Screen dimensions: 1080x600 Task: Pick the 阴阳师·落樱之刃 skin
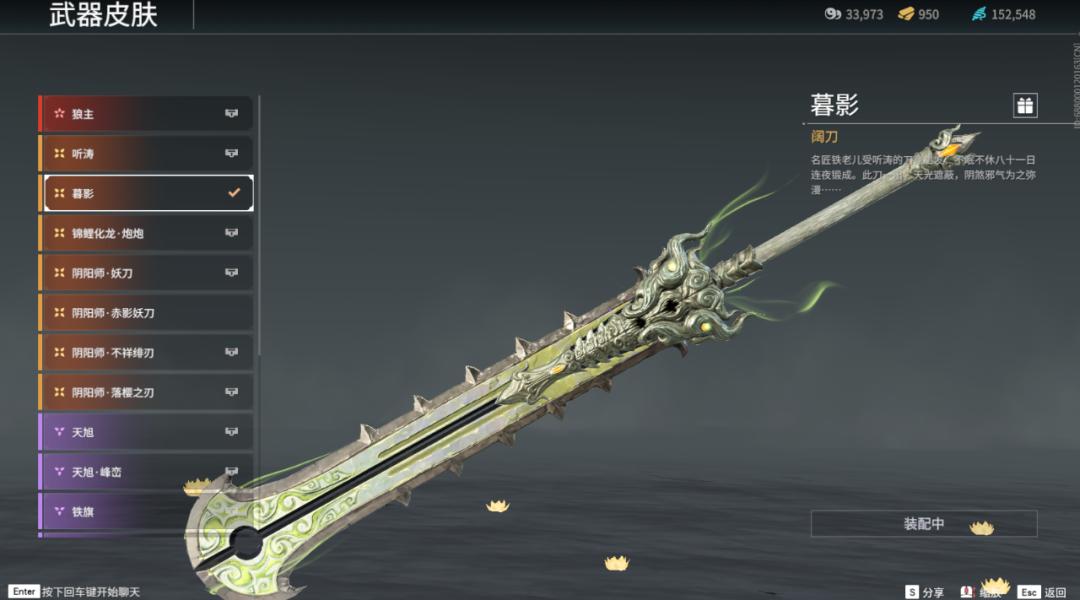pyautogui.click(x=146, y=392)
